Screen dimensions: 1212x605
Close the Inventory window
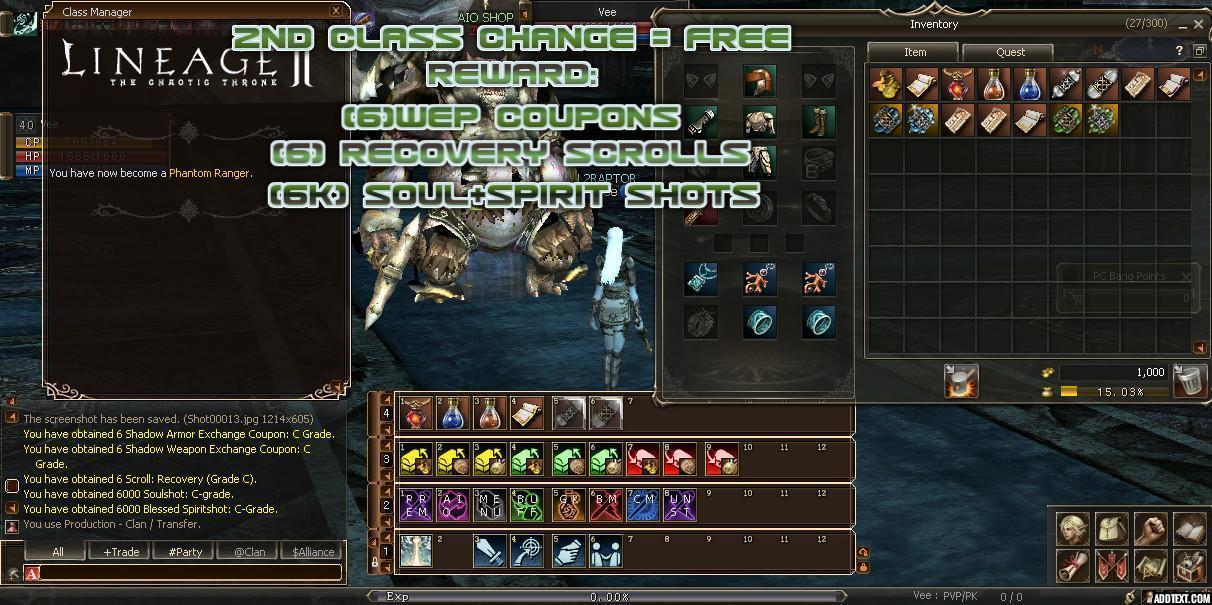(x=1198, y=24)
